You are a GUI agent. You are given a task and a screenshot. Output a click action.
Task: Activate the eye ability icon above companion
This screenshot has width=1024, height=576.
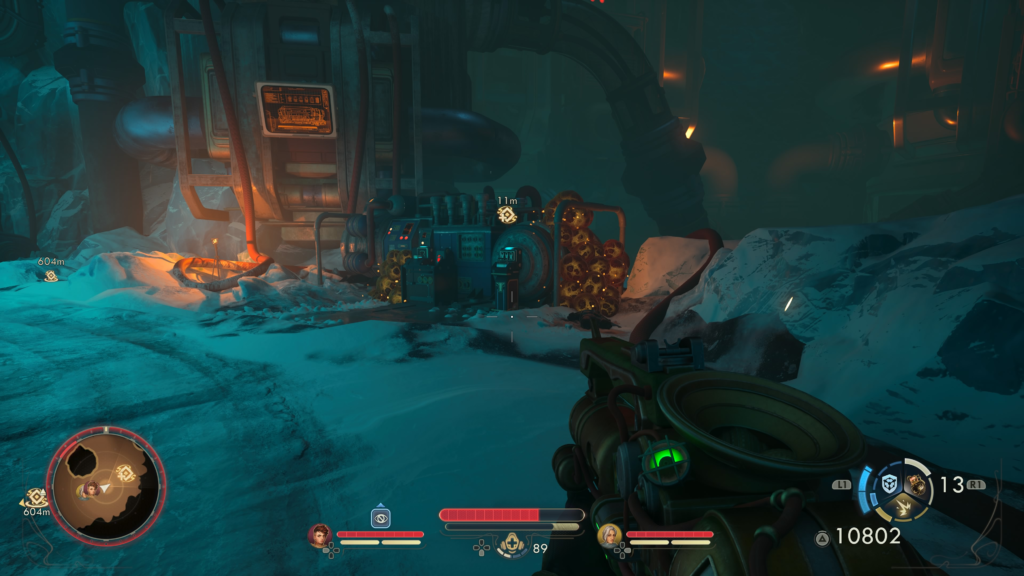click(x=380, y=518)
